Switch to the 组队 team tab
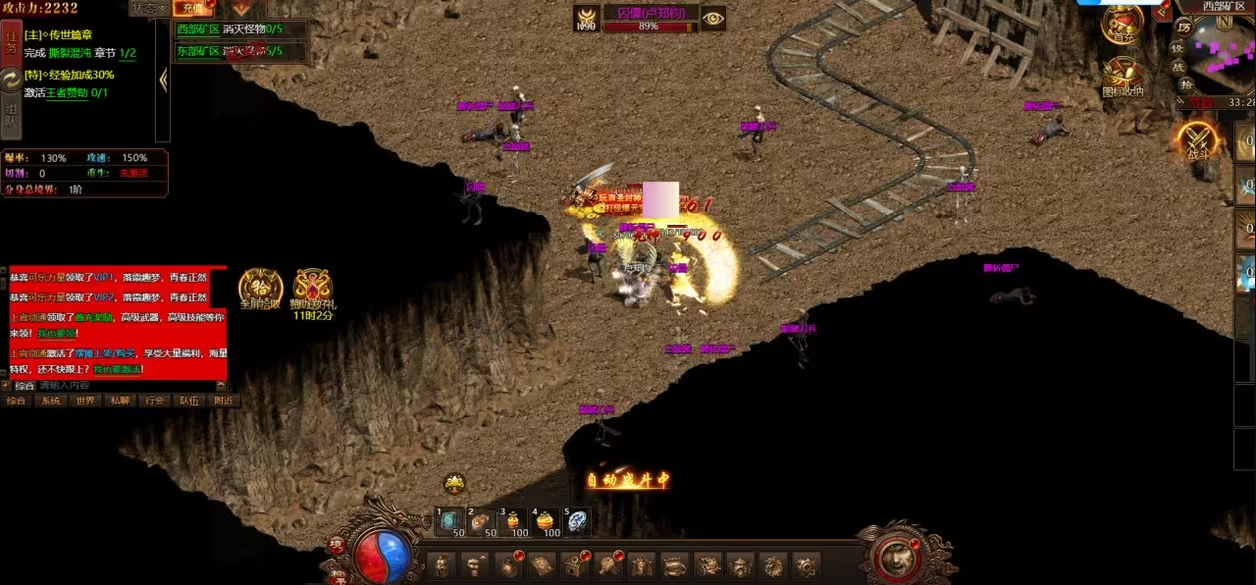1256x585 pixels. [x=11, y=115]
